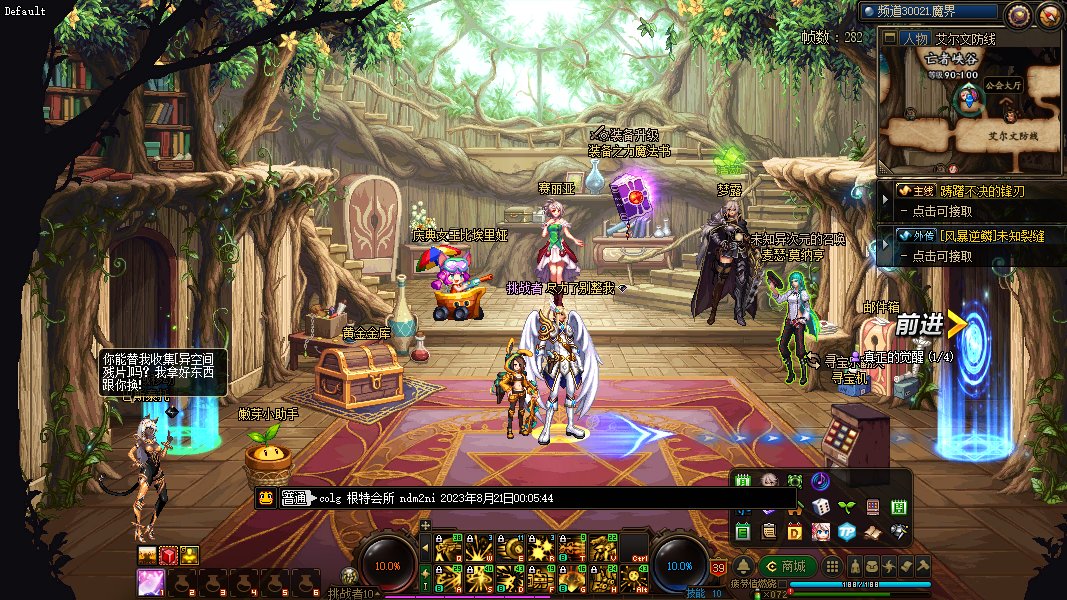Viewport: 1067px width, 600px height.
Task: Open the blue TP icon
Action: click(846, 532)
